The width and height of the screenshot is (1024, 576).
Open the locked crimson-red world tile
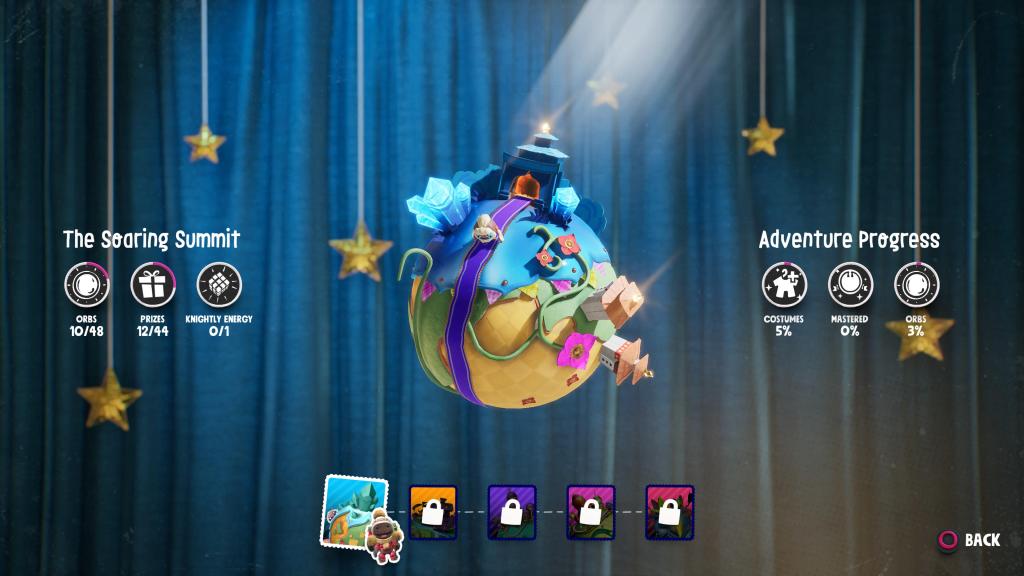(670, 512)
